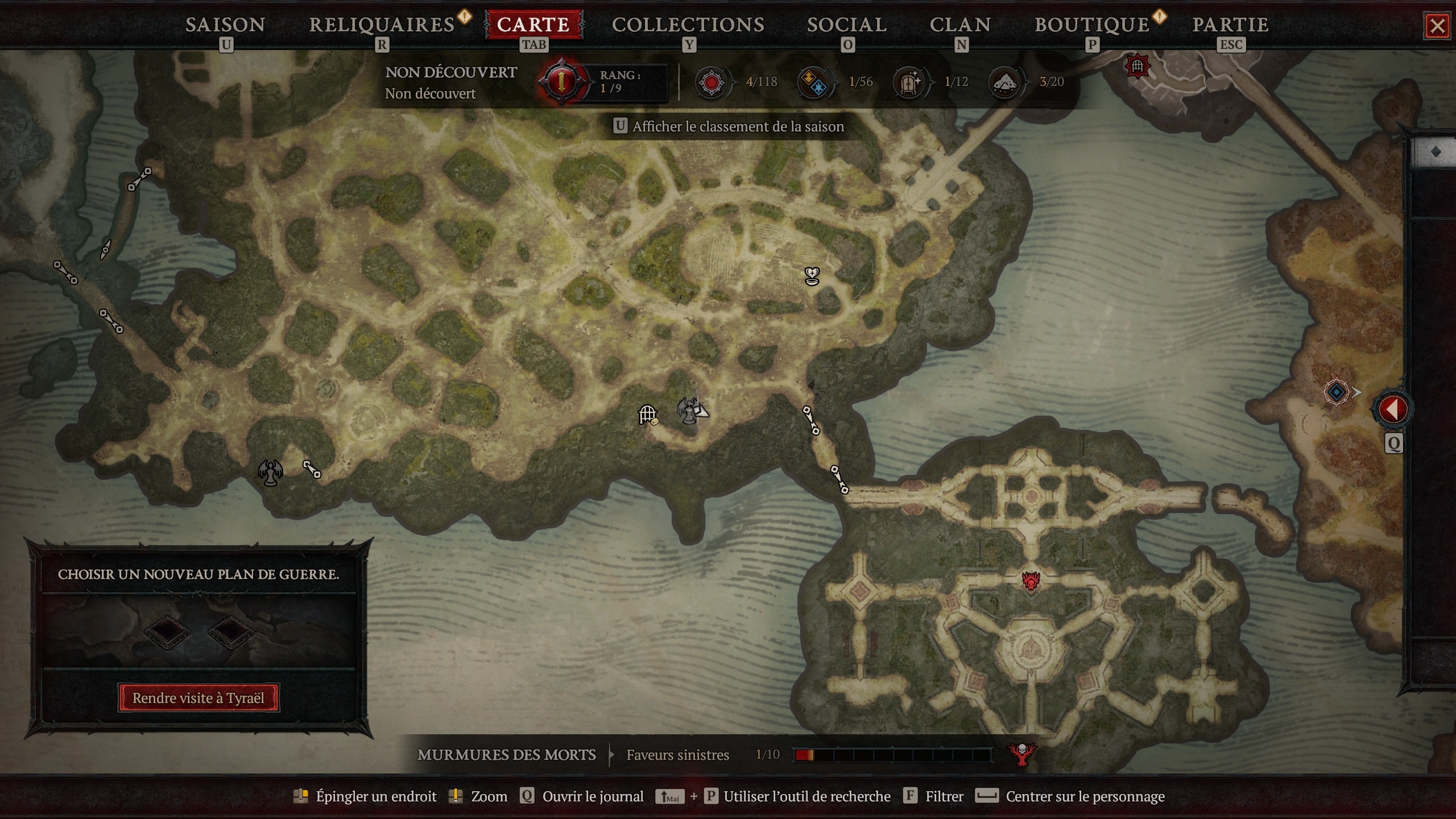Click Filtrer in the bottom bar
Screen dimensions: 1456x819
coord(946,796)
